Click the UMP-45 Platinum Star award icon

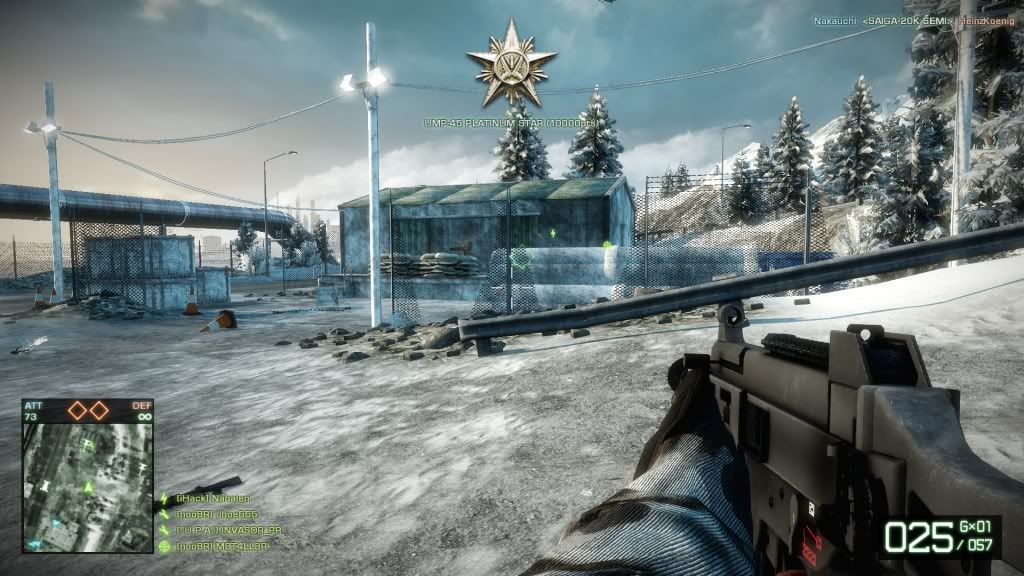click(x=510, y=64)
